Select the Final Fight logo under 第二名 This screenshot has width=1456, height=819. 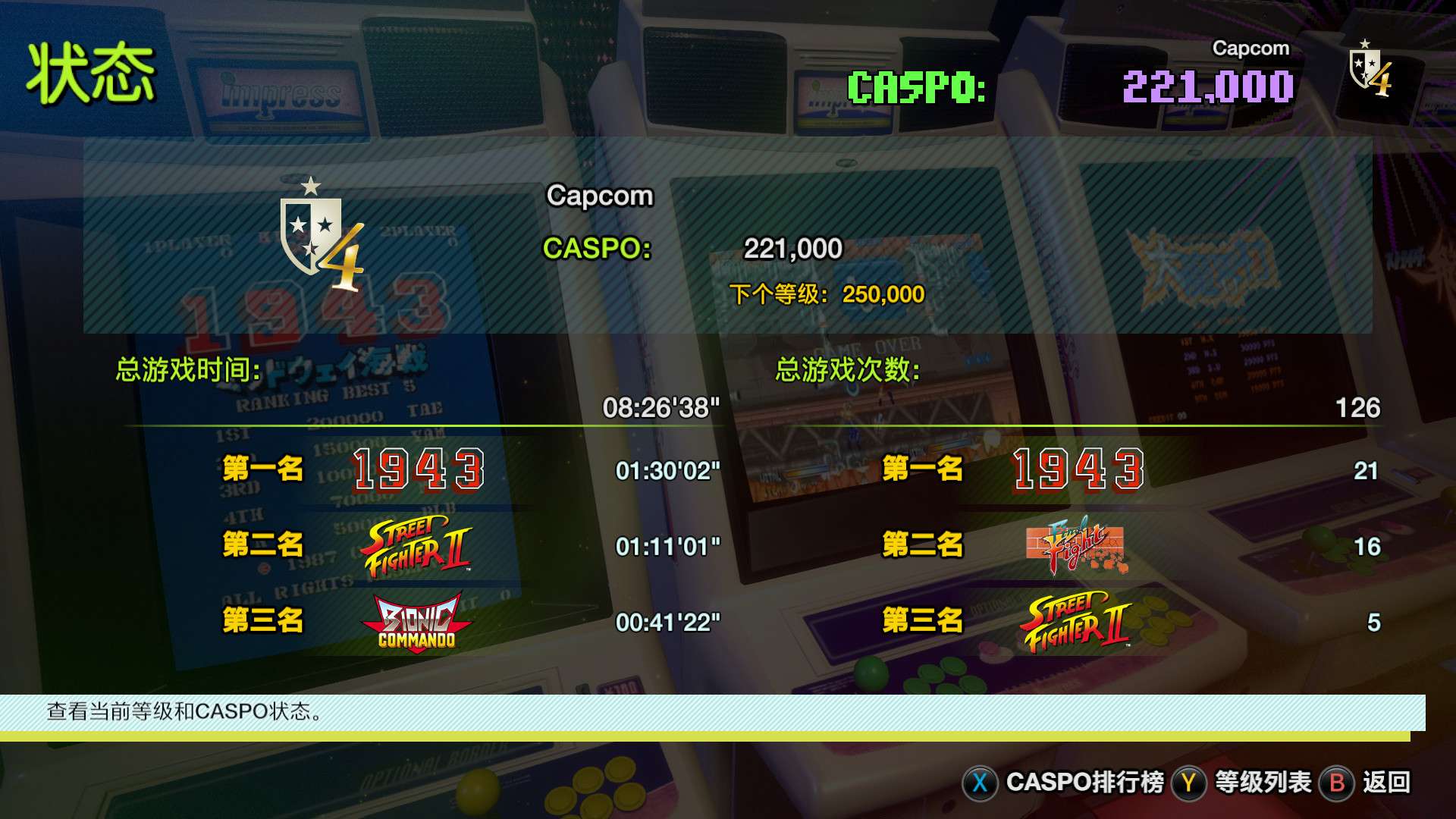1077,546
